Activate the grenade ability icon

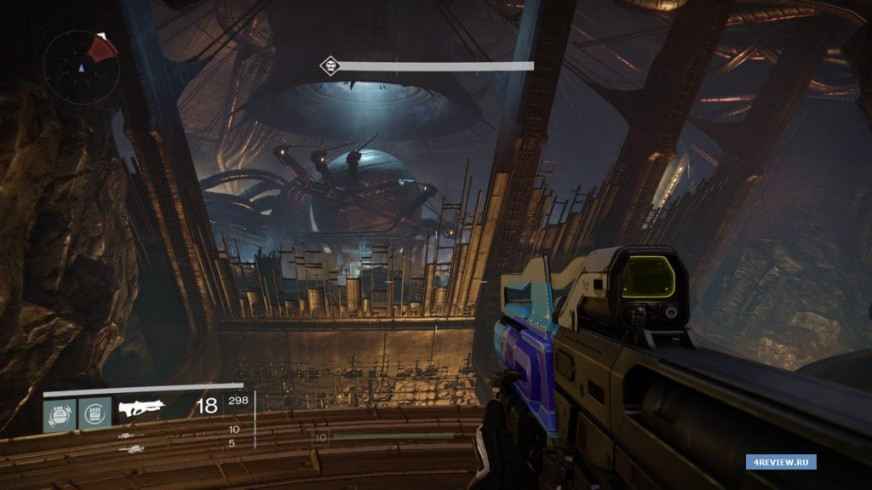click(59, 411)
